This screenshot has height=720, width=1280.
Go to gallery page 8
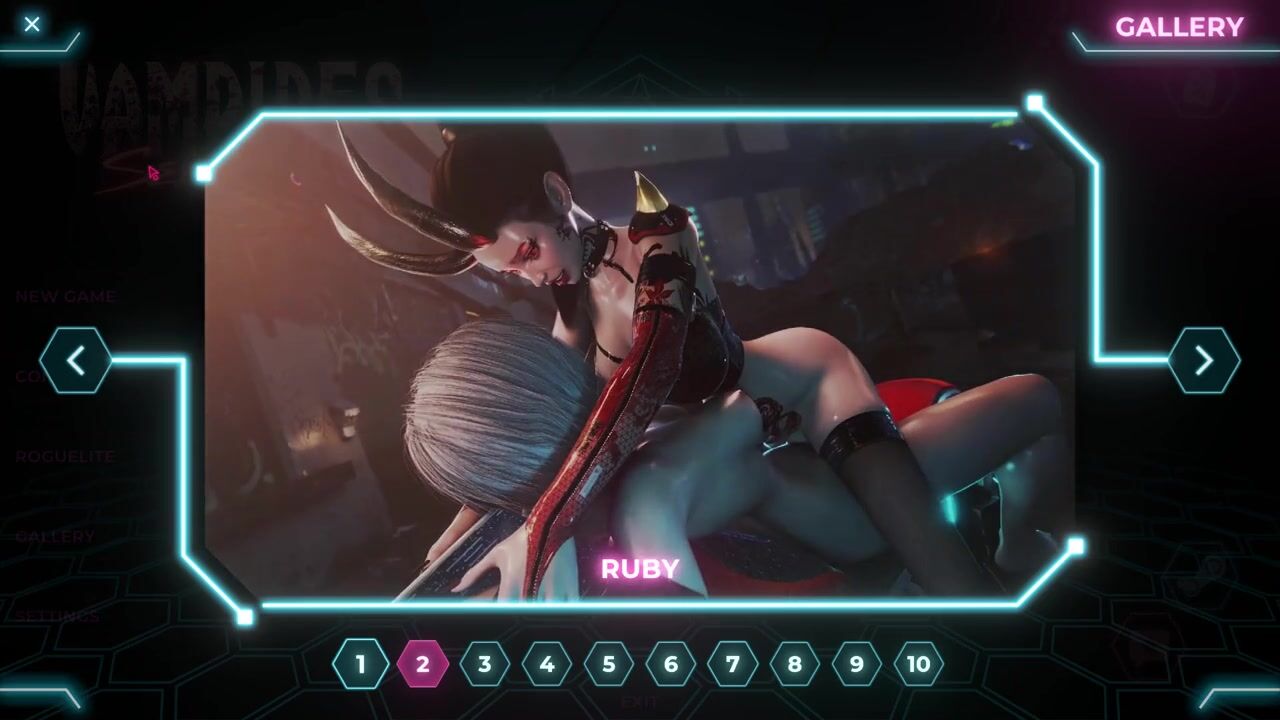[795, 664]
